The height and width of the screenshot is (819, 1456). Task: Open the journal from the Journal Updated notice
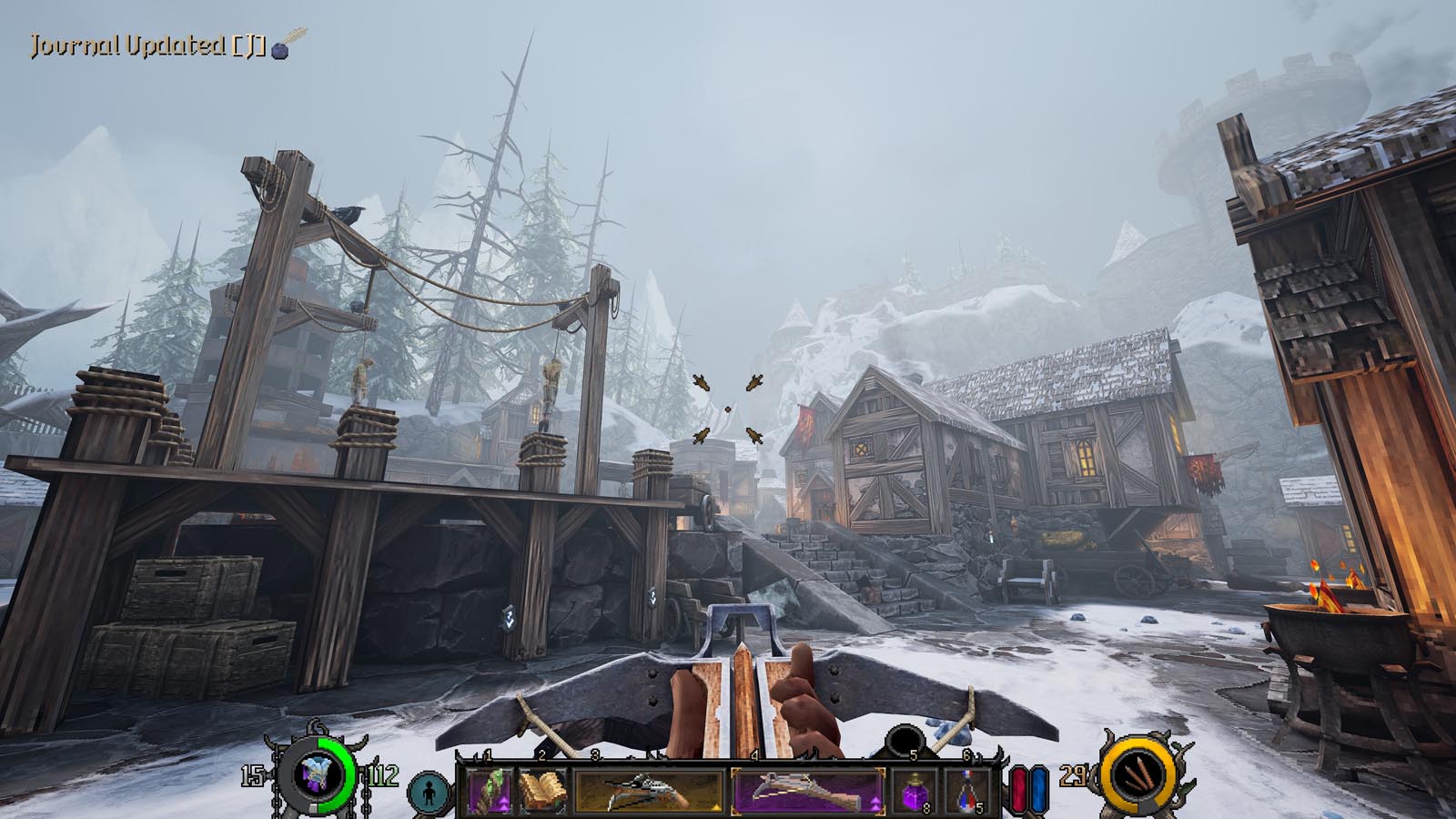coord(168,45)
